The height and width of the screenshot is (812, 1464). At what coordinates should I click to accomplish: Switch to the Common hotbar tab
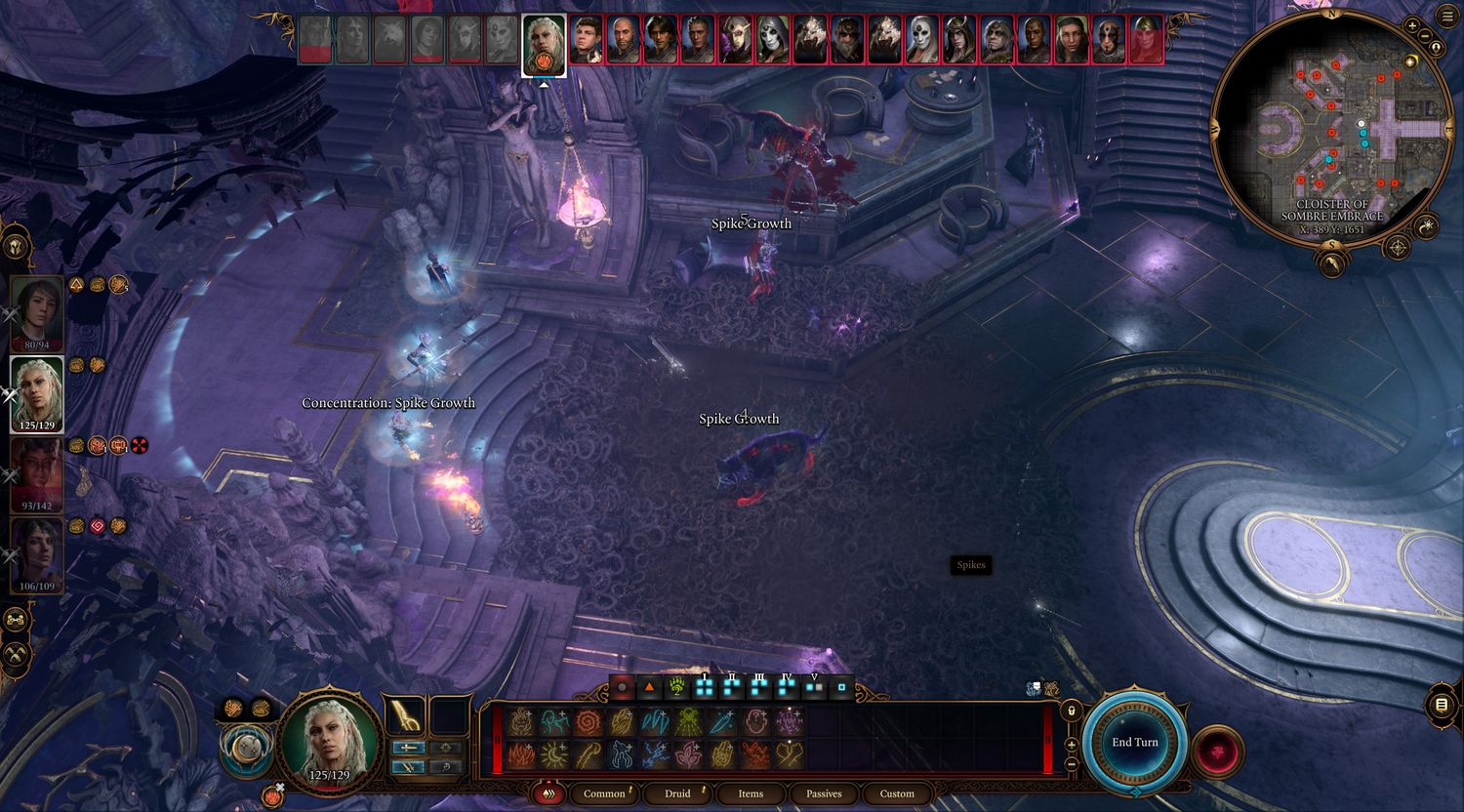point(604,793)
